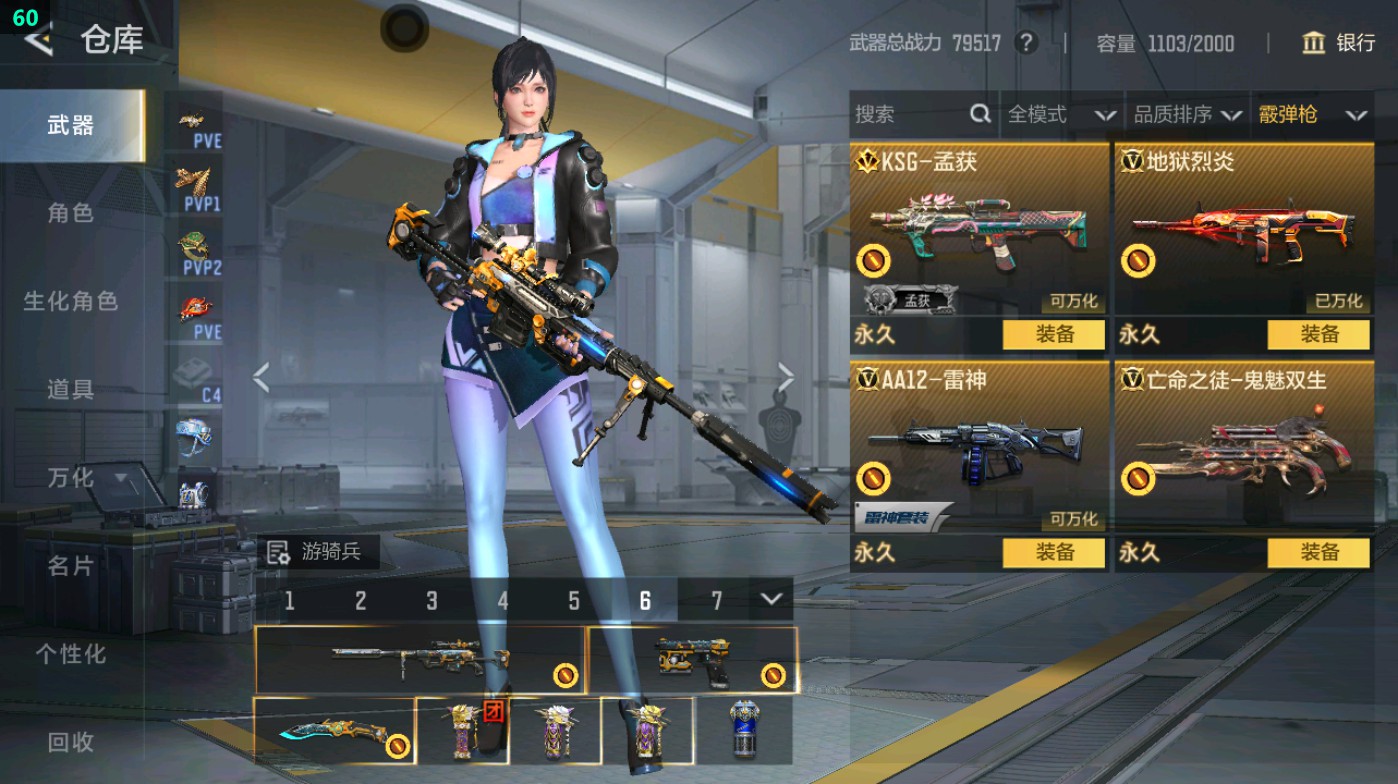Viewport: 1398px width, 784px height.
Task: Equip the 亡命之徒-鬼魅双生 weapon
Action: click(x=1319, y=552)
